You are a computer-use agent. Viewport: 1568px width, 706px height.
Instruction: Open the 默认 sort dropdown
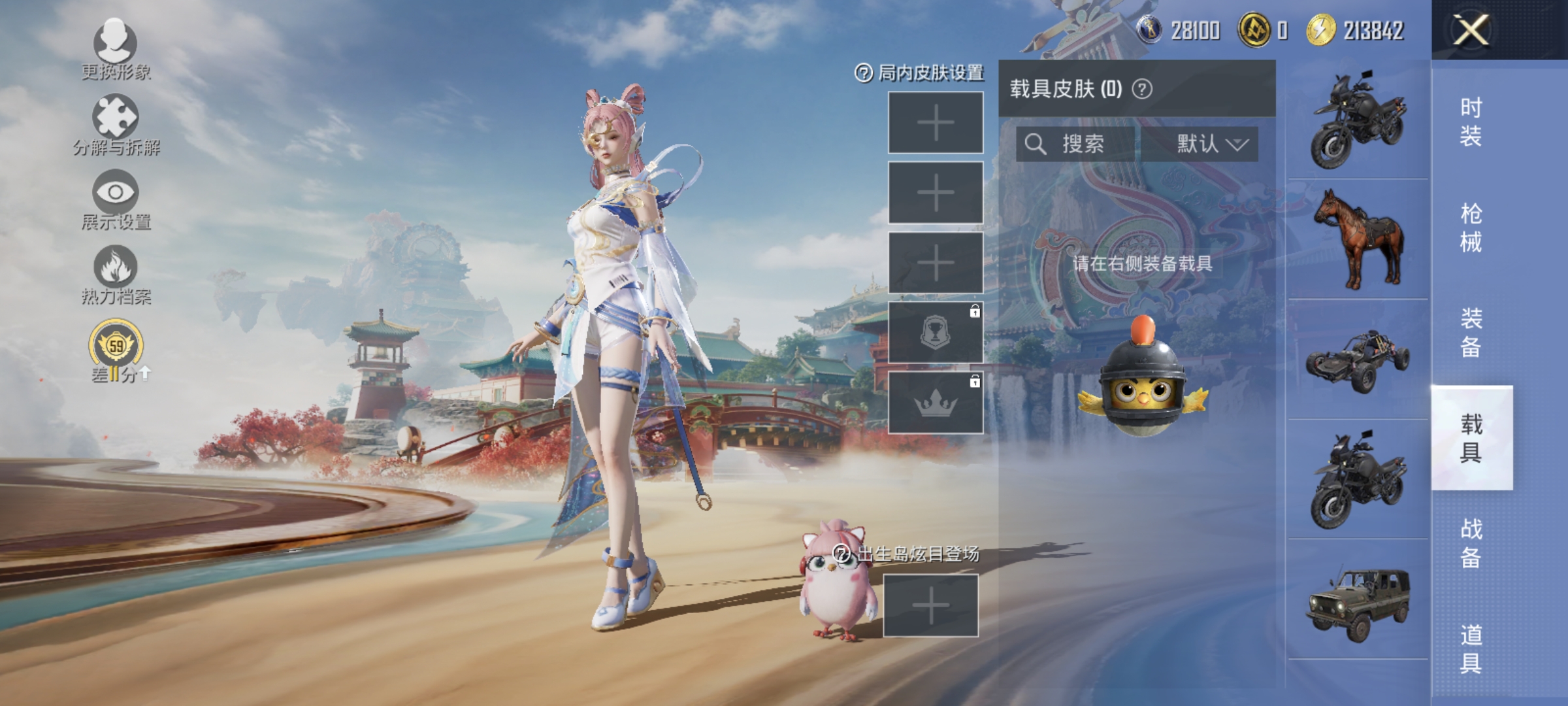click(1211, 144)
